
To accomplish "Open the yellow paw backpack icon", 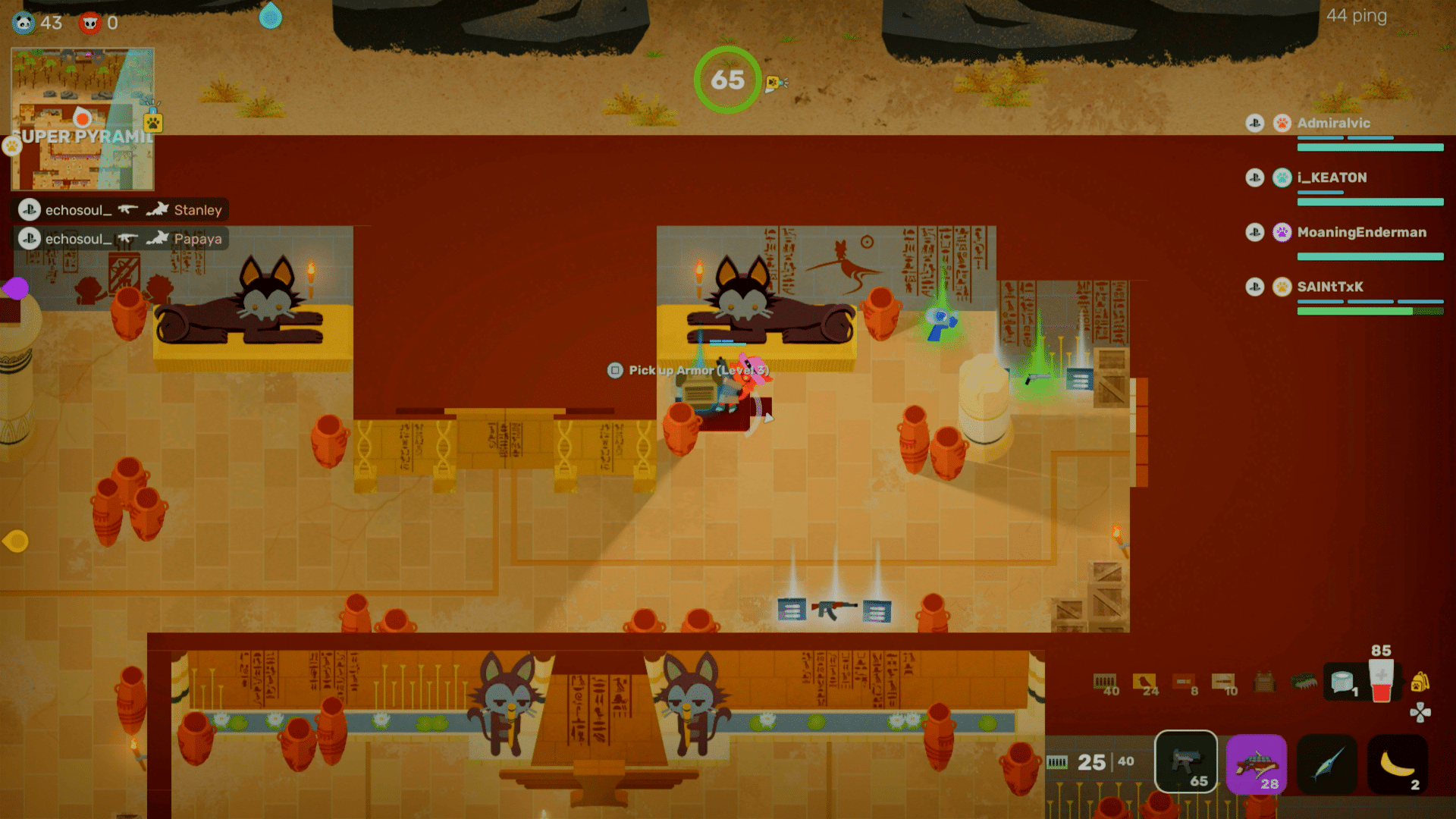I will click(x=1420, y=682).
